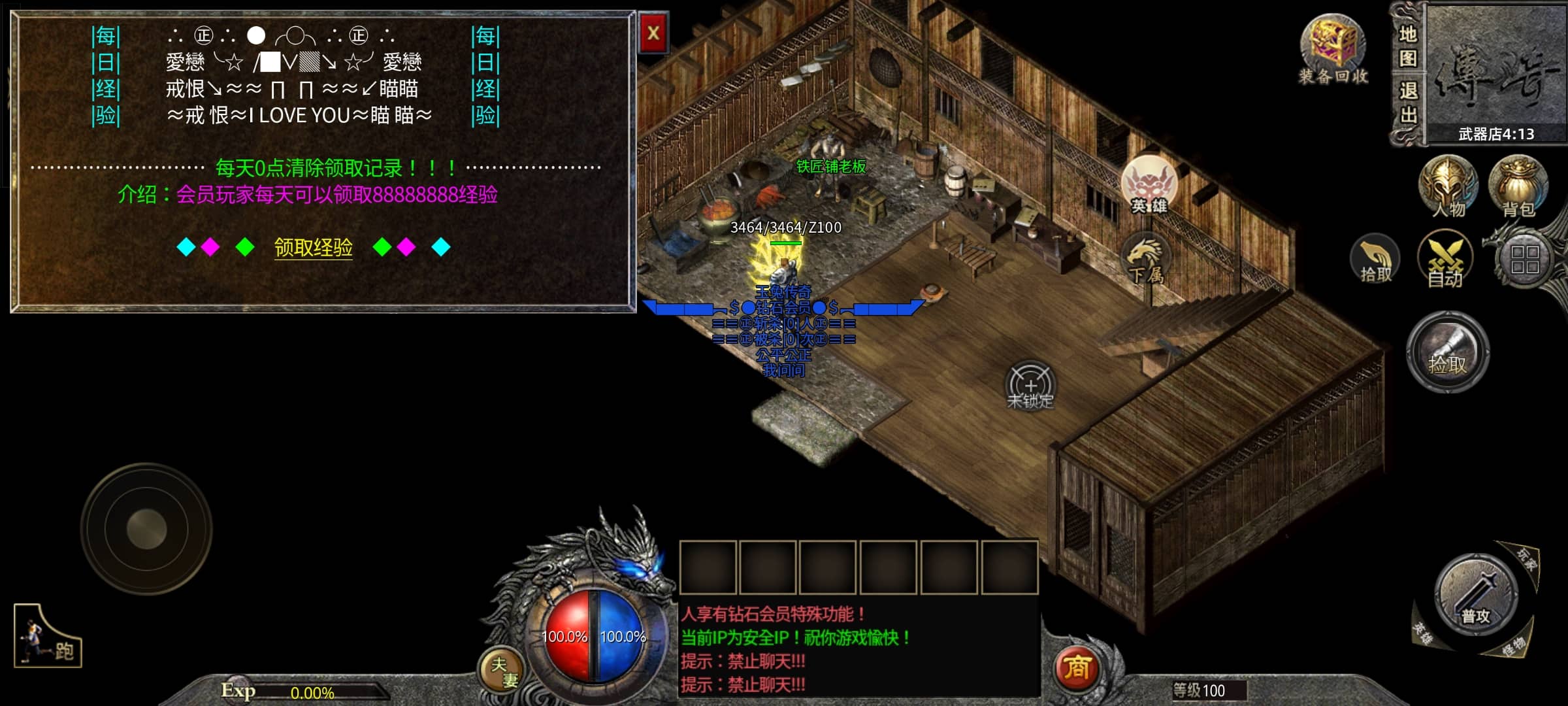Show the hero 英雄 menu

click(1149, 185)
